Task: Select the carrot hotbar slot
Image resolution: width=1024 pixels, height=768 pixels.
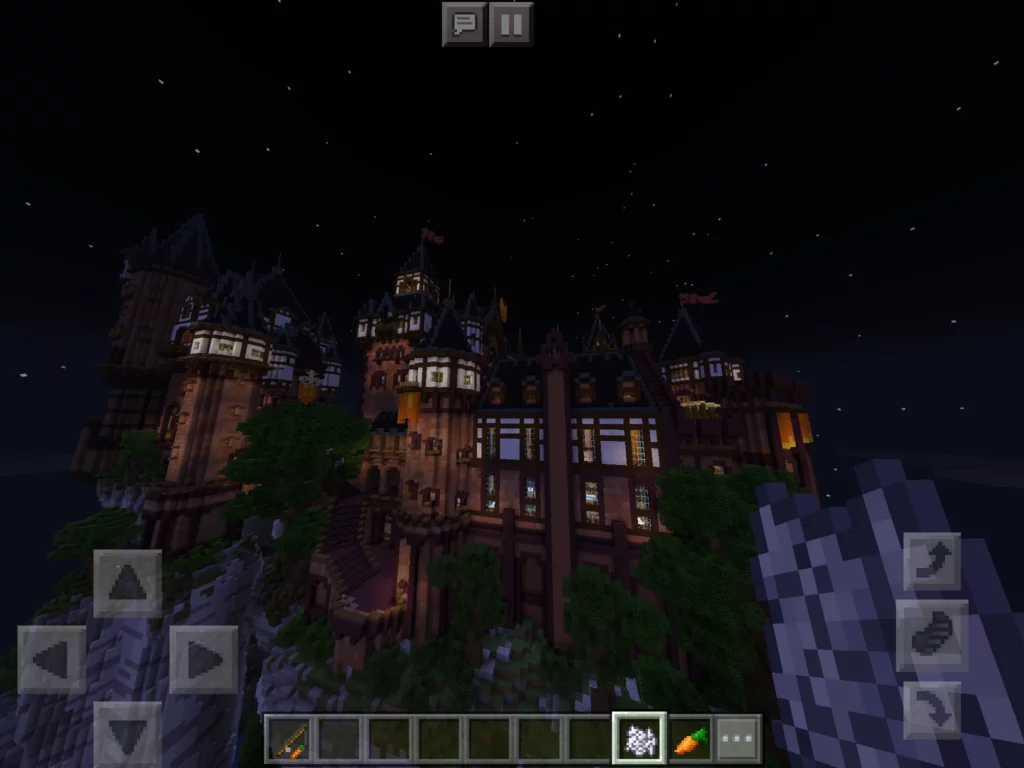Action: coord(689,740)
